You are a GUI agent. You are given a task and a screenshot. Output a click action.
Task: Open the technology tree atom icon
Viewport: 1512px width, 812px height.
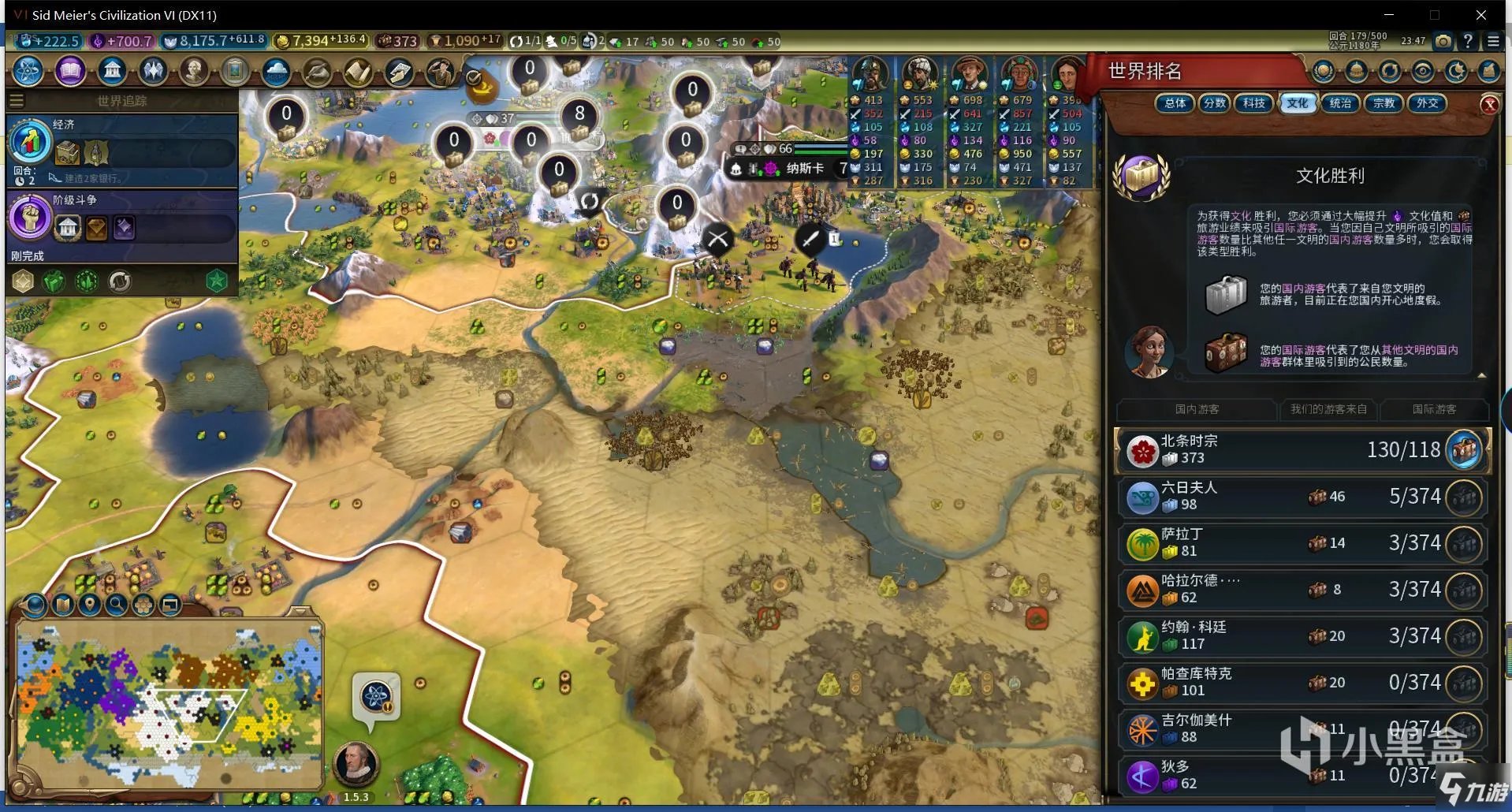pyautogui.click(x=28, y=71)
